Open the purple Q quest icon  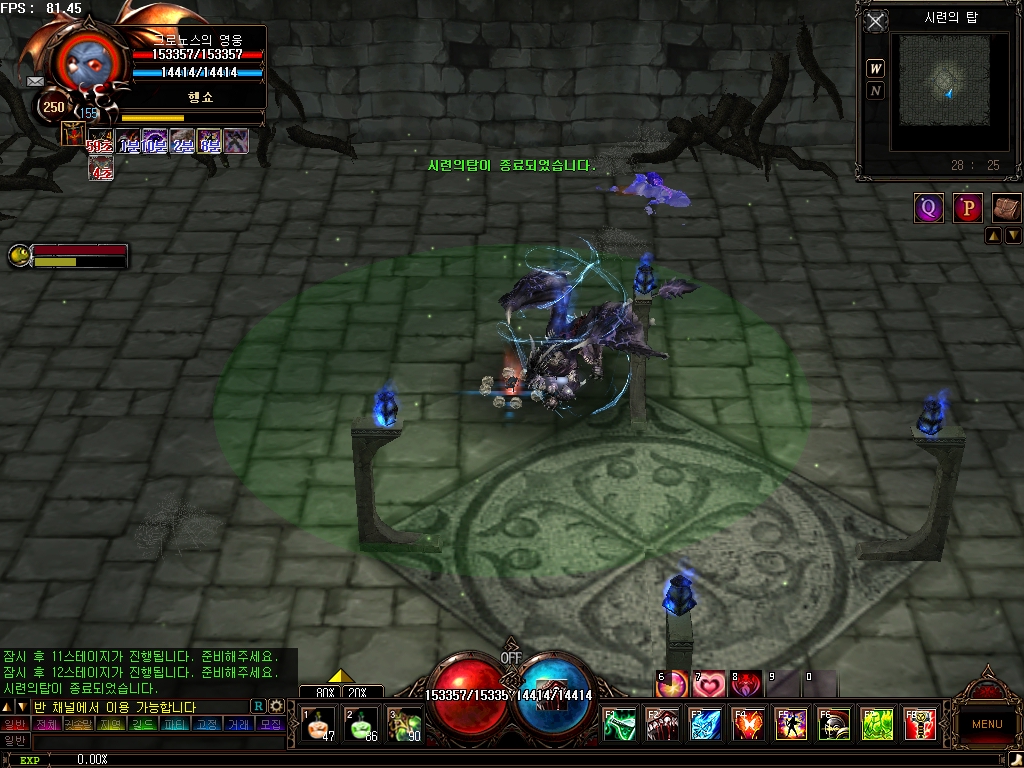click(x=928, y=208)
